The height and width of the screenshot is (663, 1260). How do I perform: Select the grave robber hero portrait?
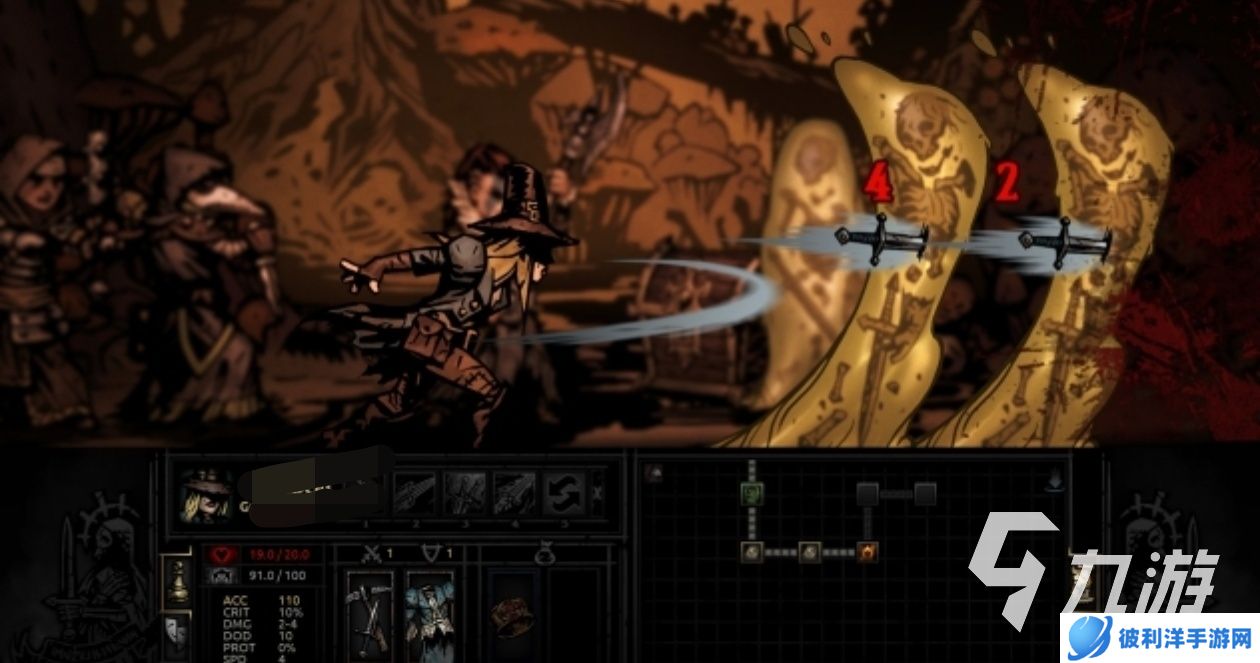207,497
